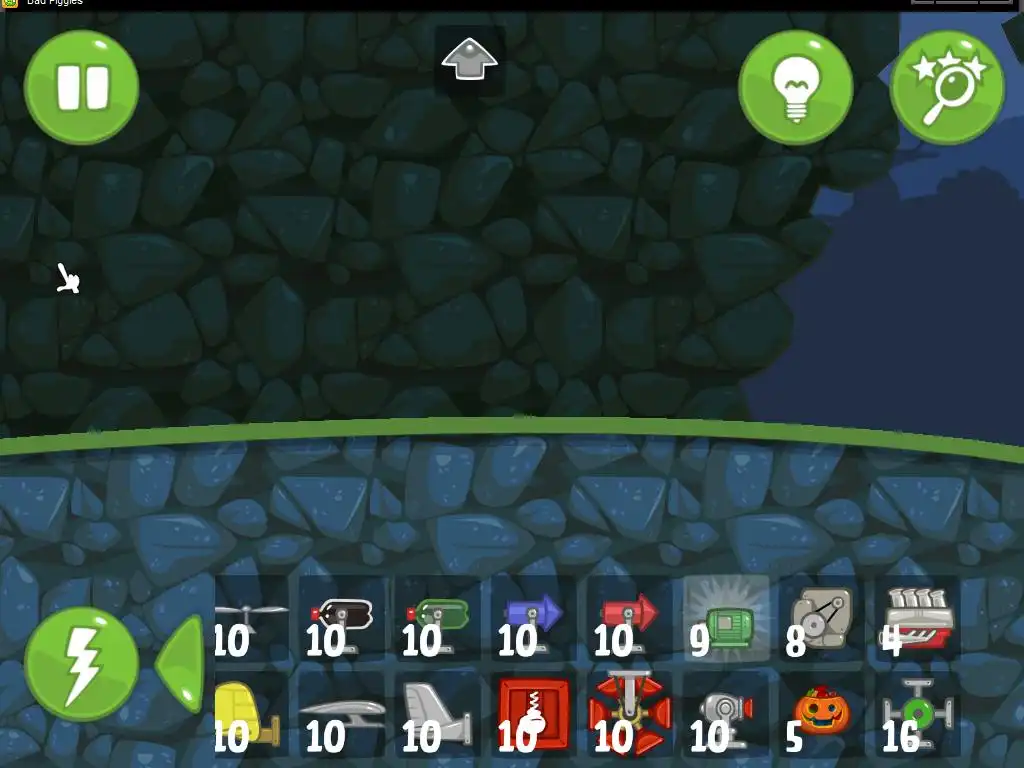Activate the lightning bolt power button
Image resolution: width=1024 pixels, height=768 pixels.
[81, 665]
